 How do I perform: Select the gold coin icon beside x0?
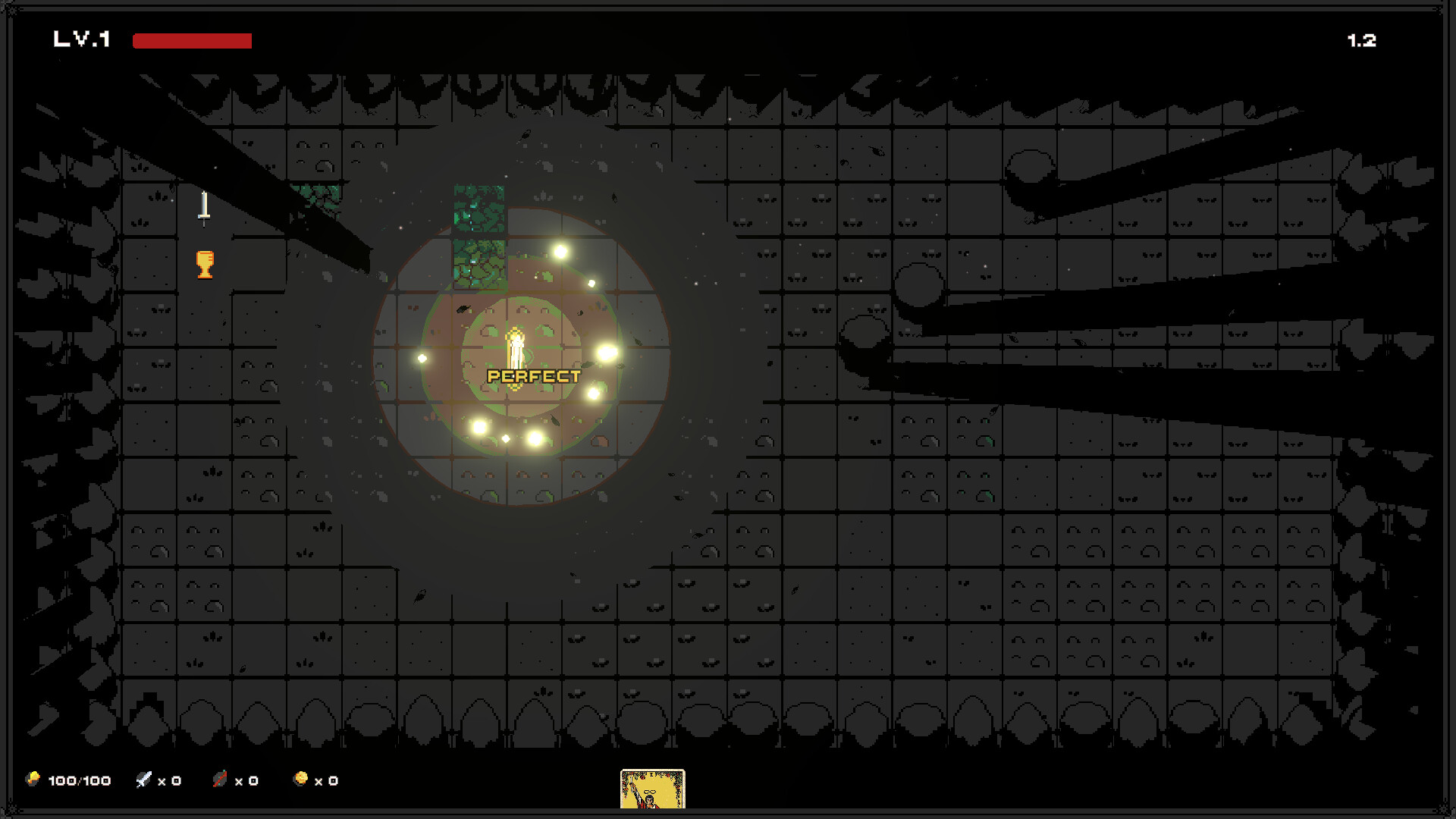(300, 780)
